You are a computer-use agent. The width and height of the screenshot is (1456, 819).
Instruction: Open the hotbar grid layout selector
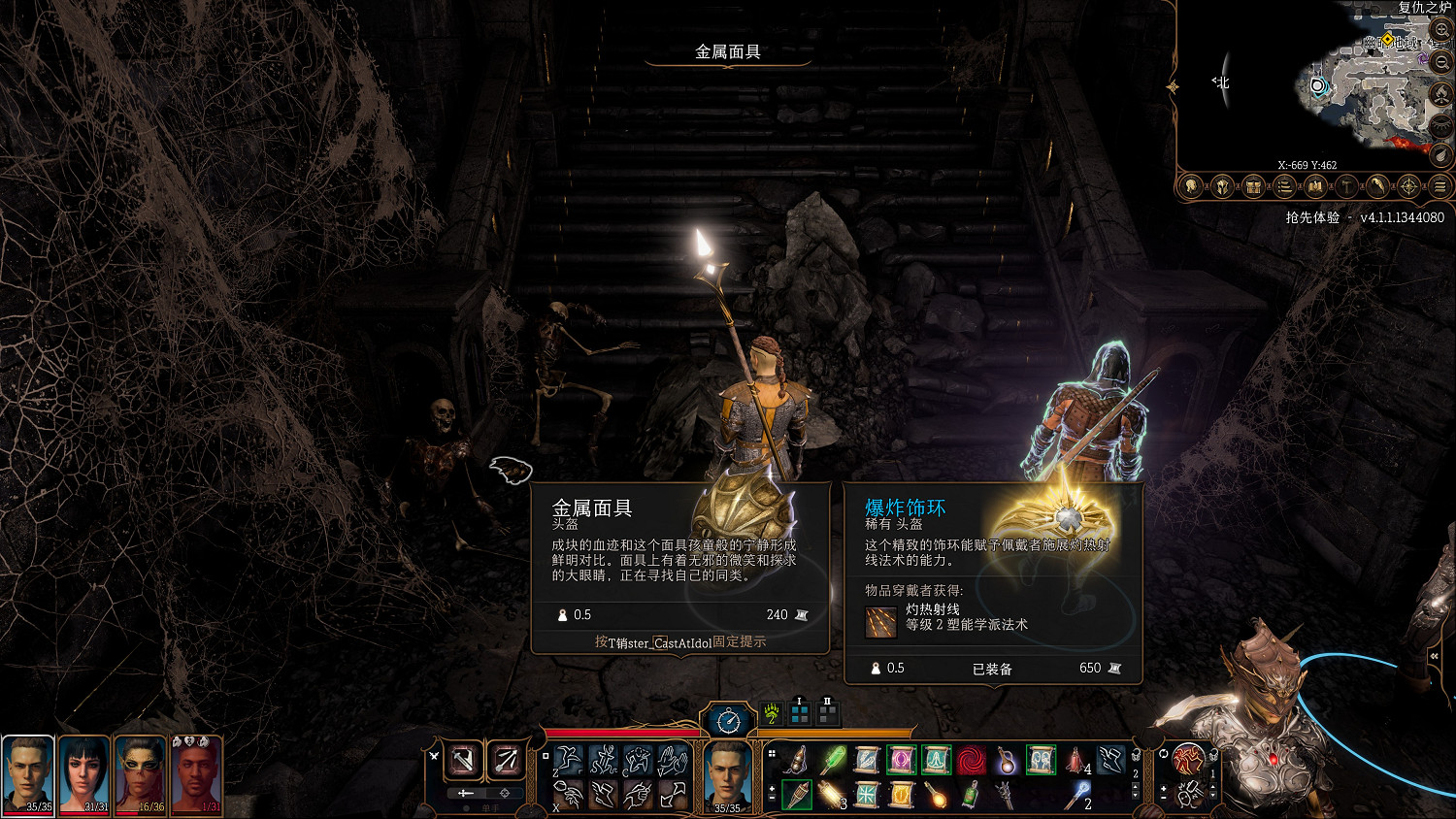click(772, 755)
